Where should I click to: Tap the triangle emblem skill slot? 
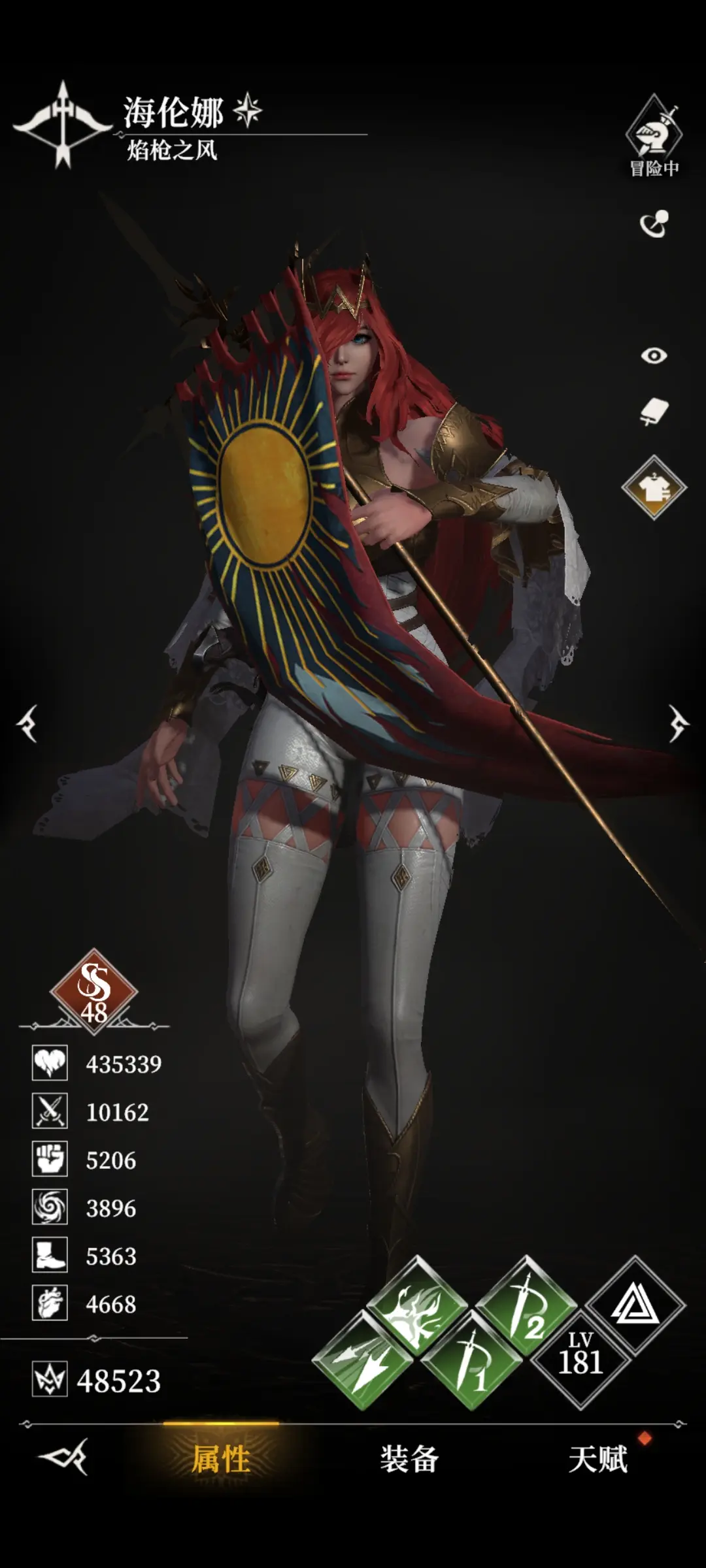(635, 1305)
